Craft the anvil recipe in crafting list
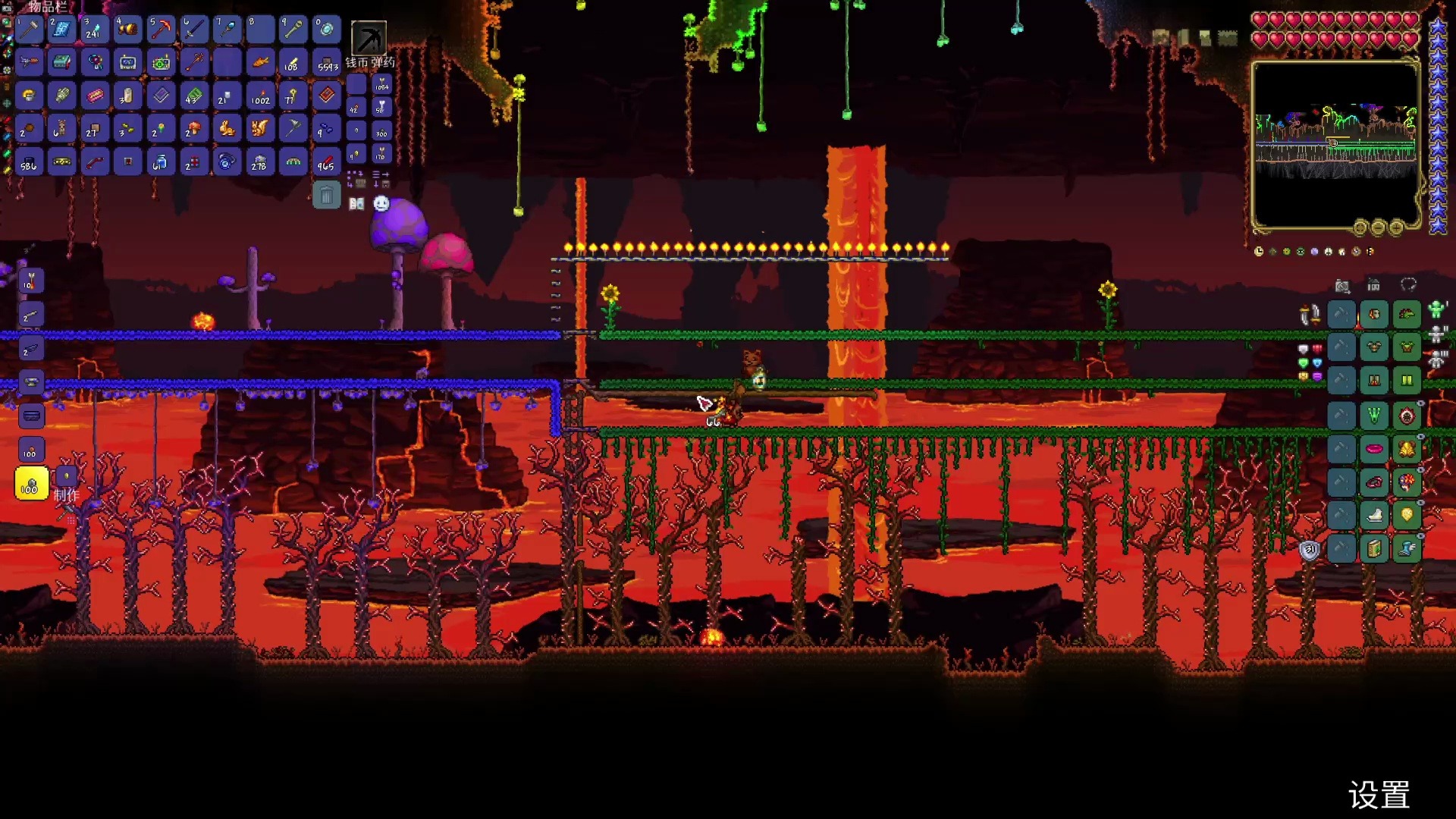This screenshot has height=819, width=1456. coord(31,382)
